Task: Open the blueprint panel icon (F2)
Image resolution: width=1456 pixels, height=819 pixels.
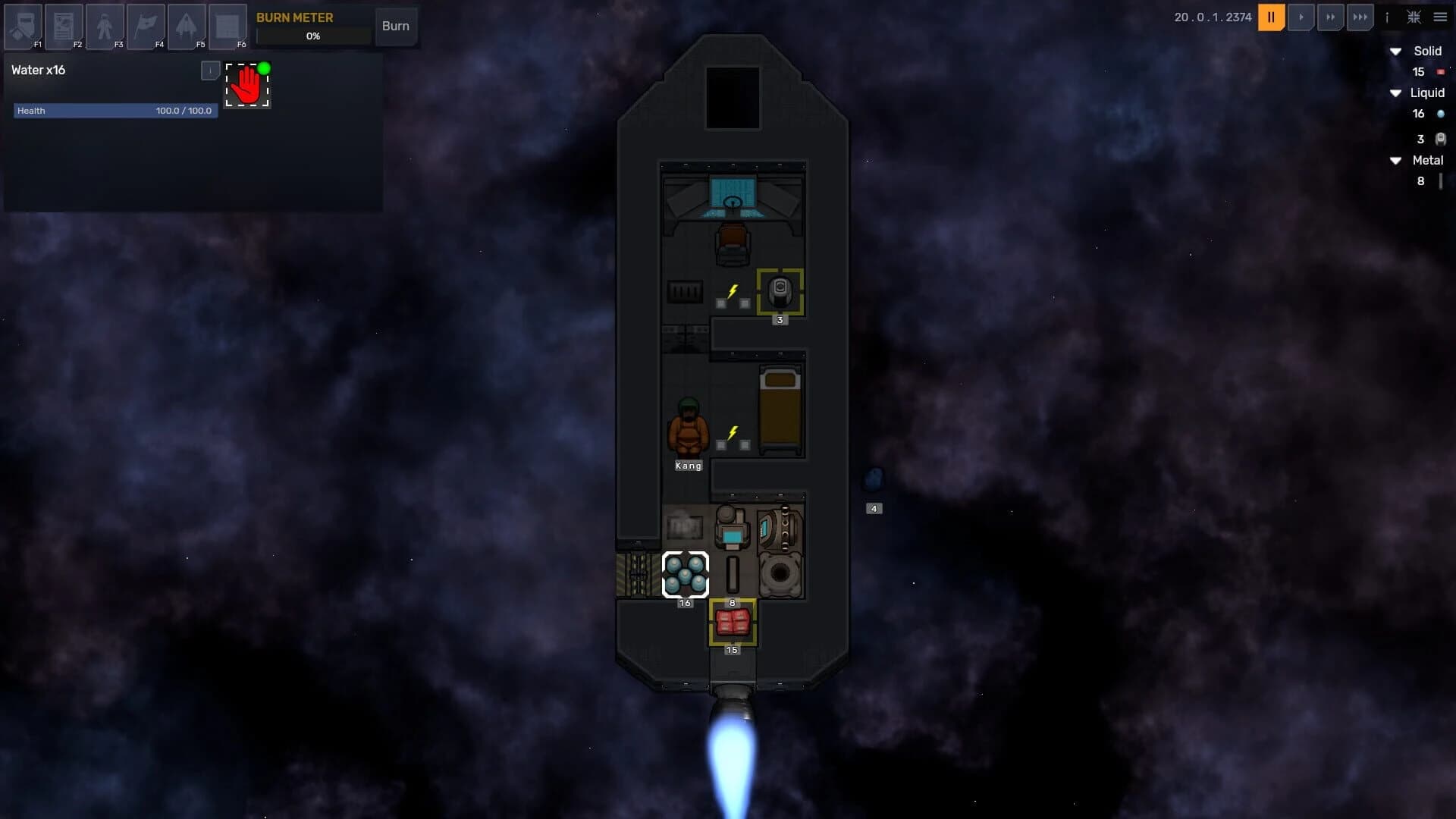Action: (x=64, y=25)
